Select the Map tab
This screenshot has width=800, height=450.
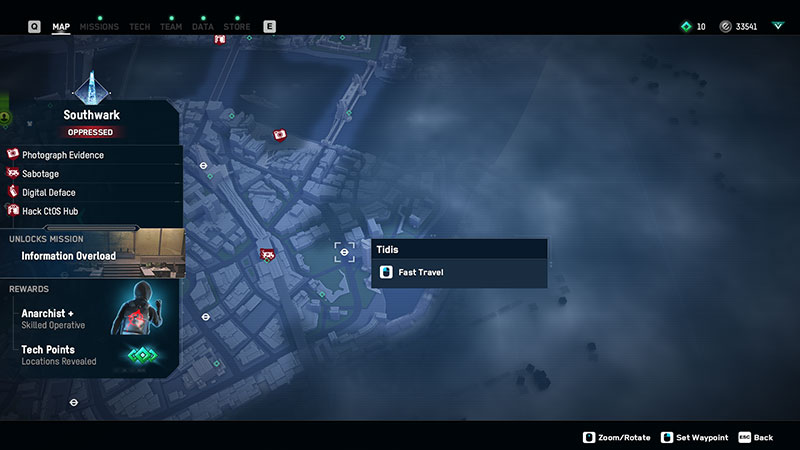[x=61, y=27]
